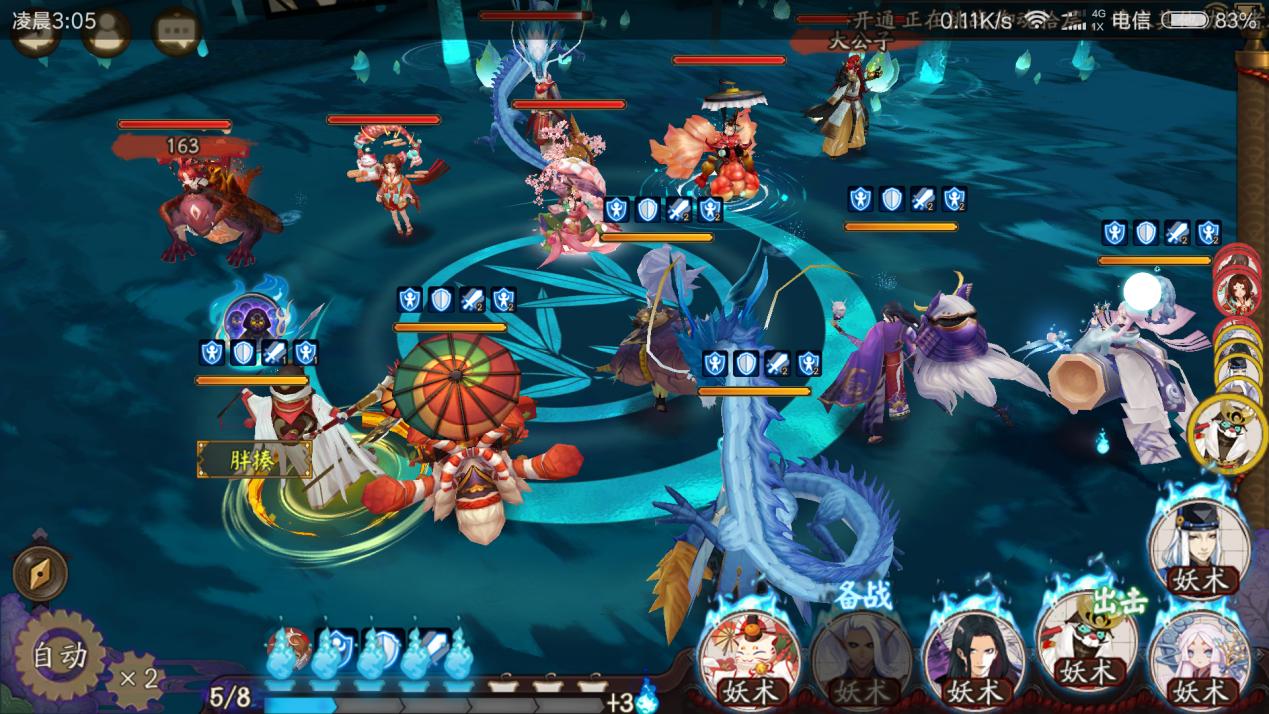Change the ×2 battle speed gear

134,679
